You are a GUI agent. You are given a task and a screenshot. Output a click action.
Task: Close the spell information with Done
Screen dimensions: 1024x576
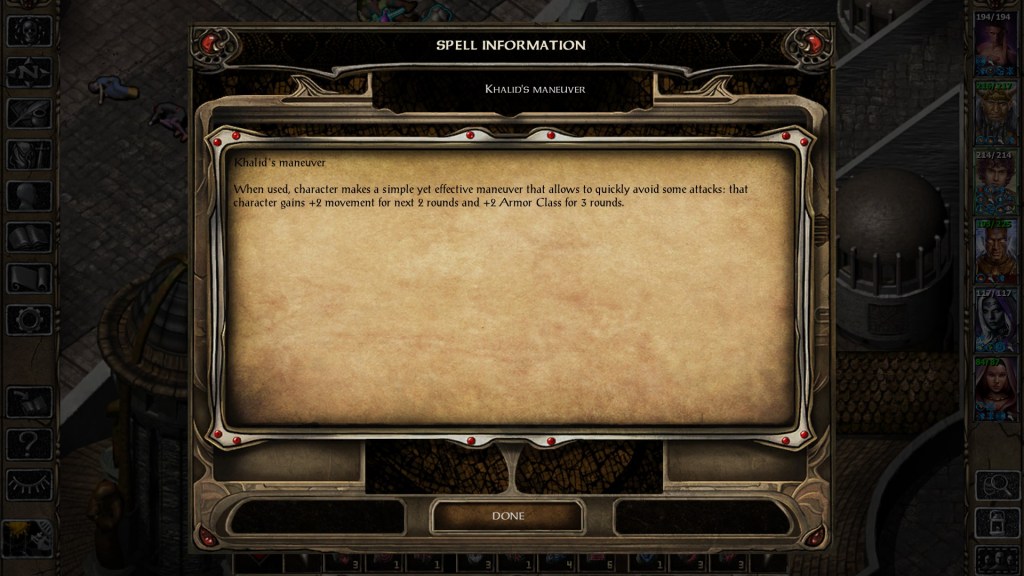pyautogui.click(x=507, y=516)
